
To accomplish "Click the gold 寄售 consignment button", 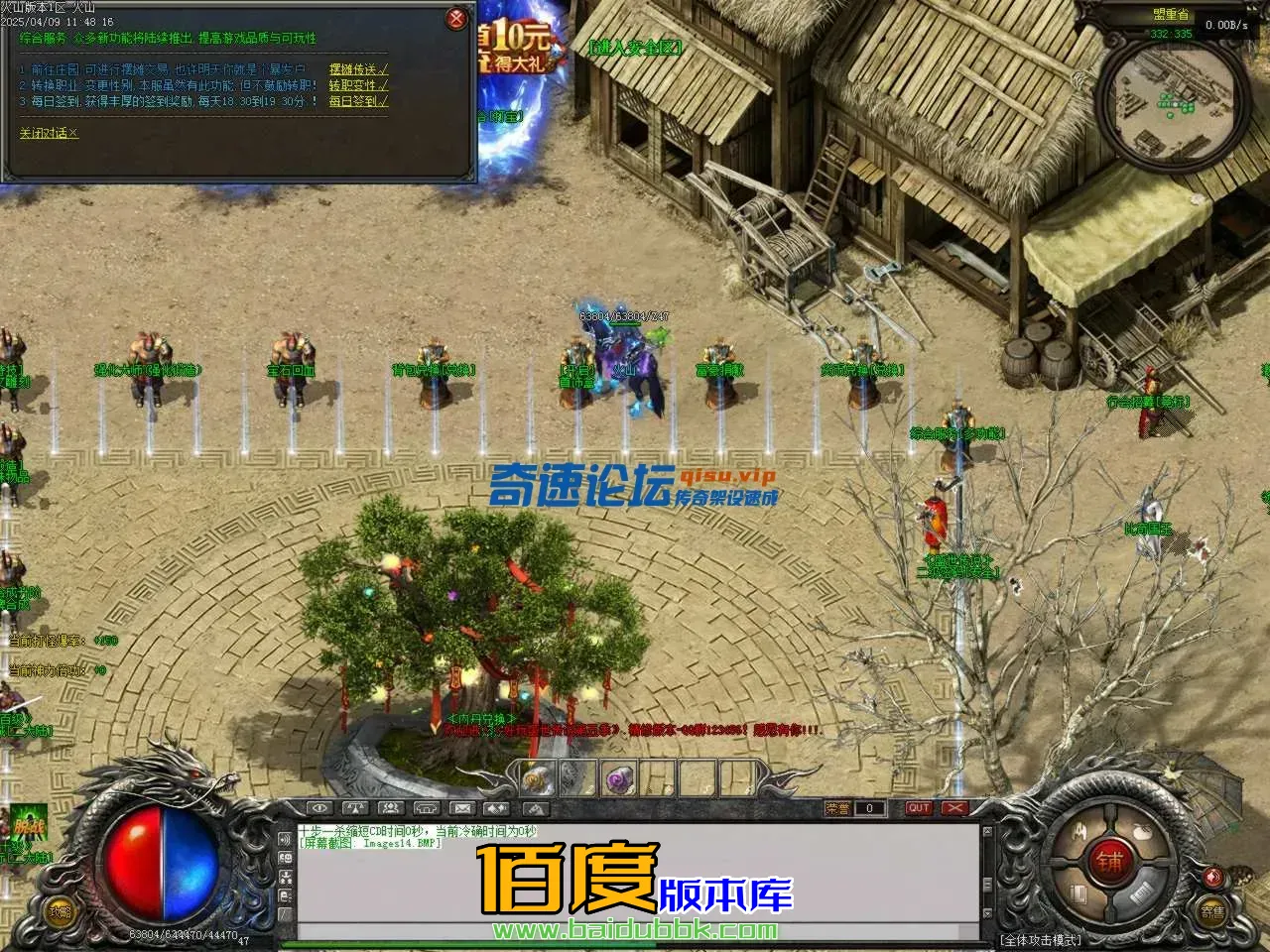I will tap(1214, 911).
